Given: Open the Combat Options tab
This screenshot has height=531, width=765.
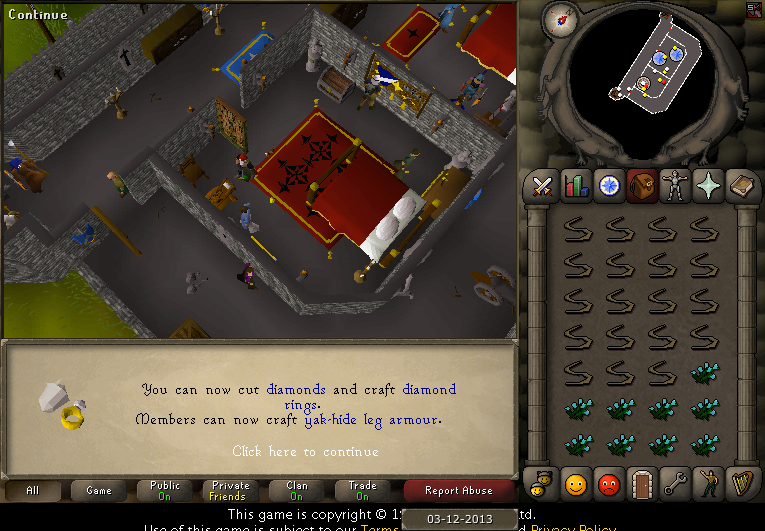Looking at the screenshot, I should point(543,185).
